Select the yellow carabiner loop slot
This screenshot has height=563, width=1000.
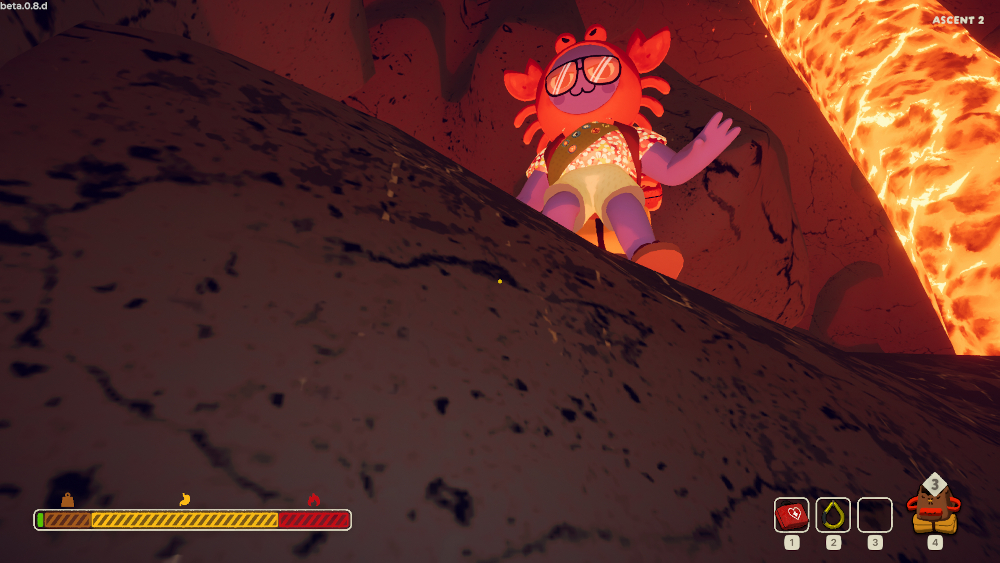click(833, 515)
